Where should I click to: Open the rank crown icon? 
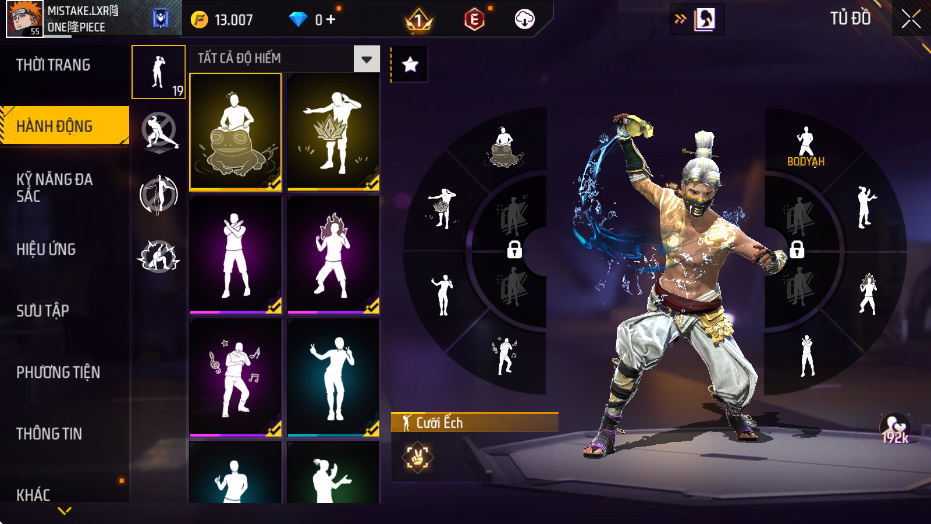pos(419,19)
